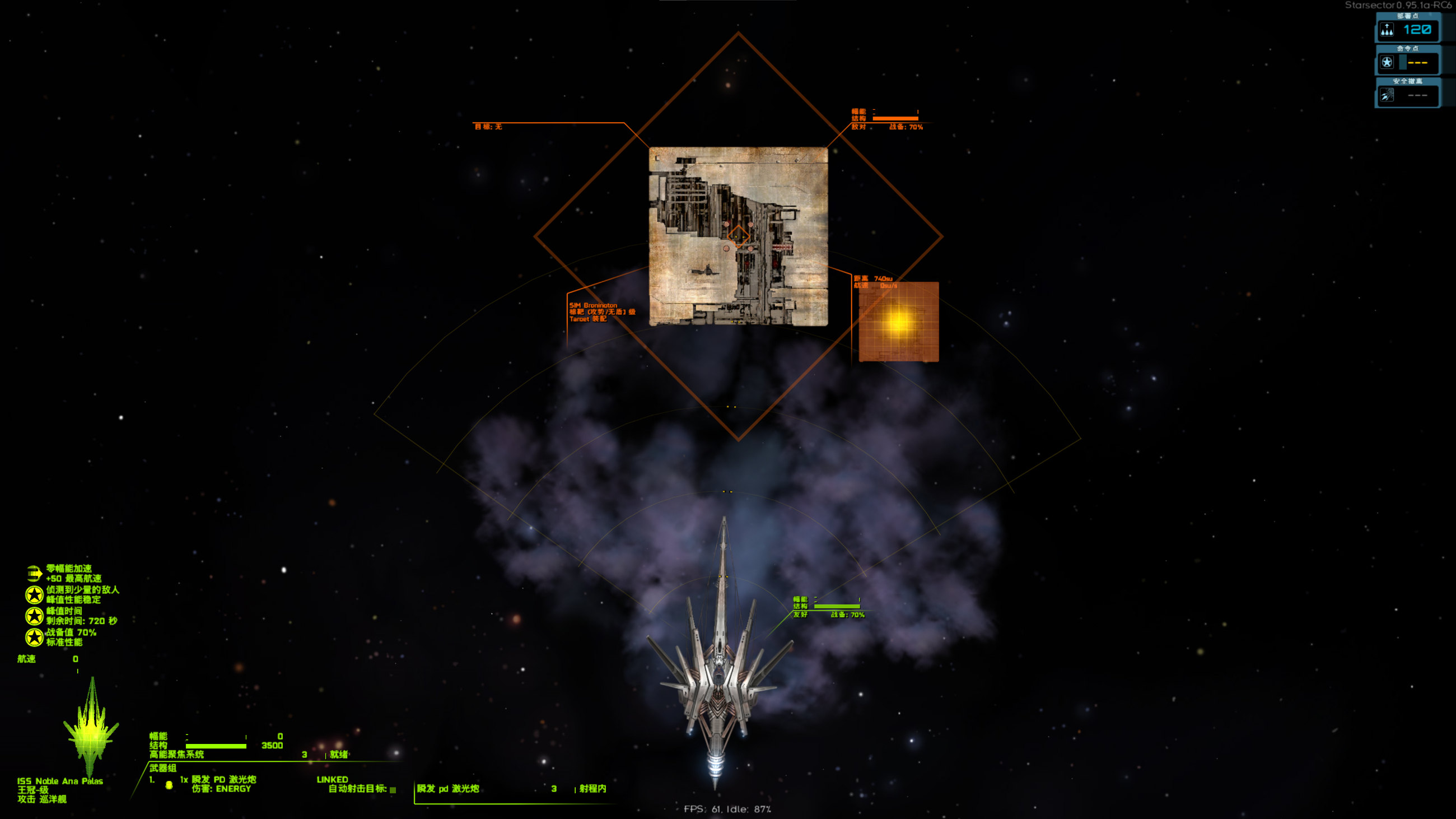Click the orange target armor grid display
This screenshot has width=1456, height=819.
pos(898,322)
